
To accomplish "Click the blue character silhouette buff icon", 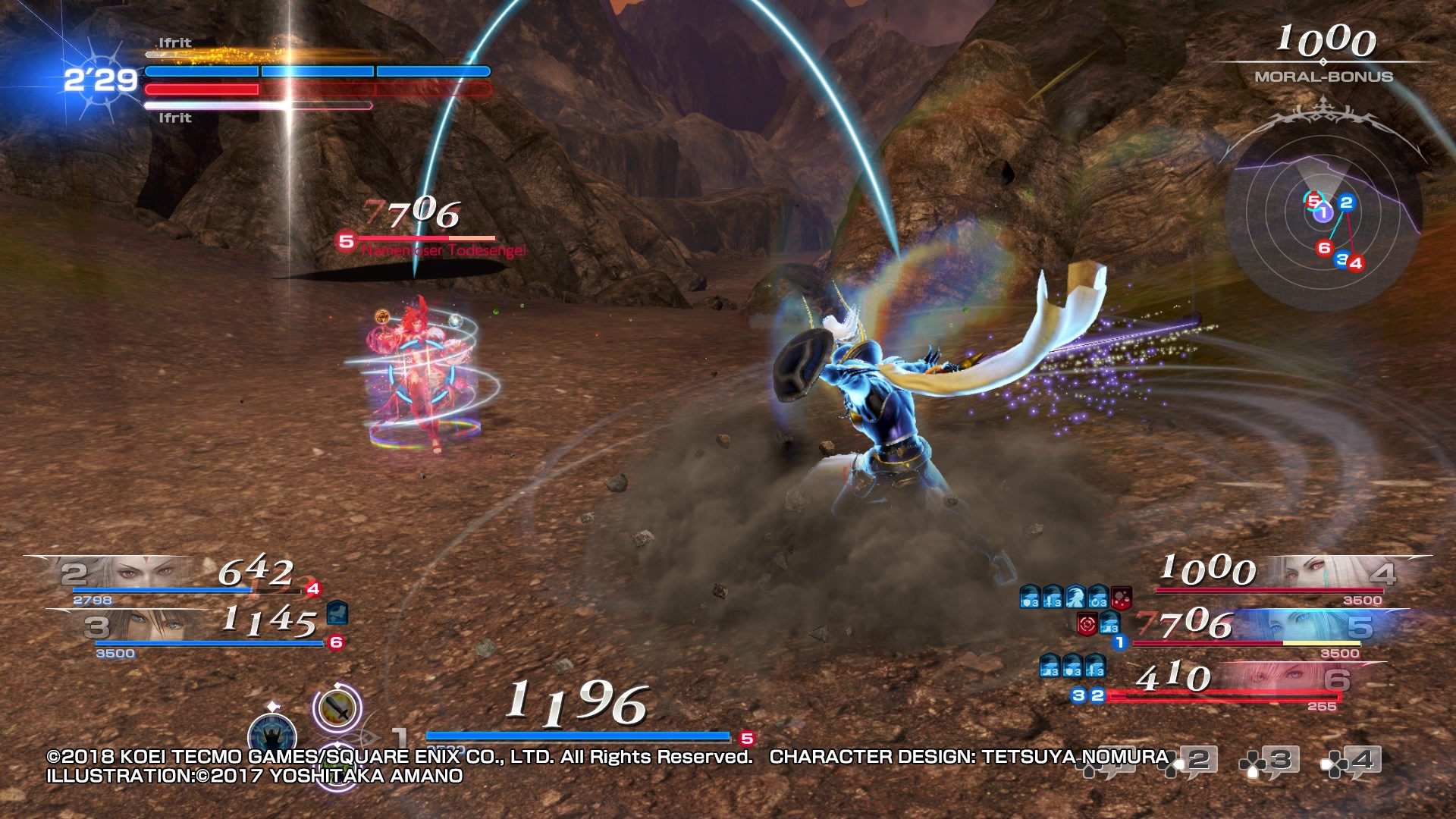I will coord(1077,598).
